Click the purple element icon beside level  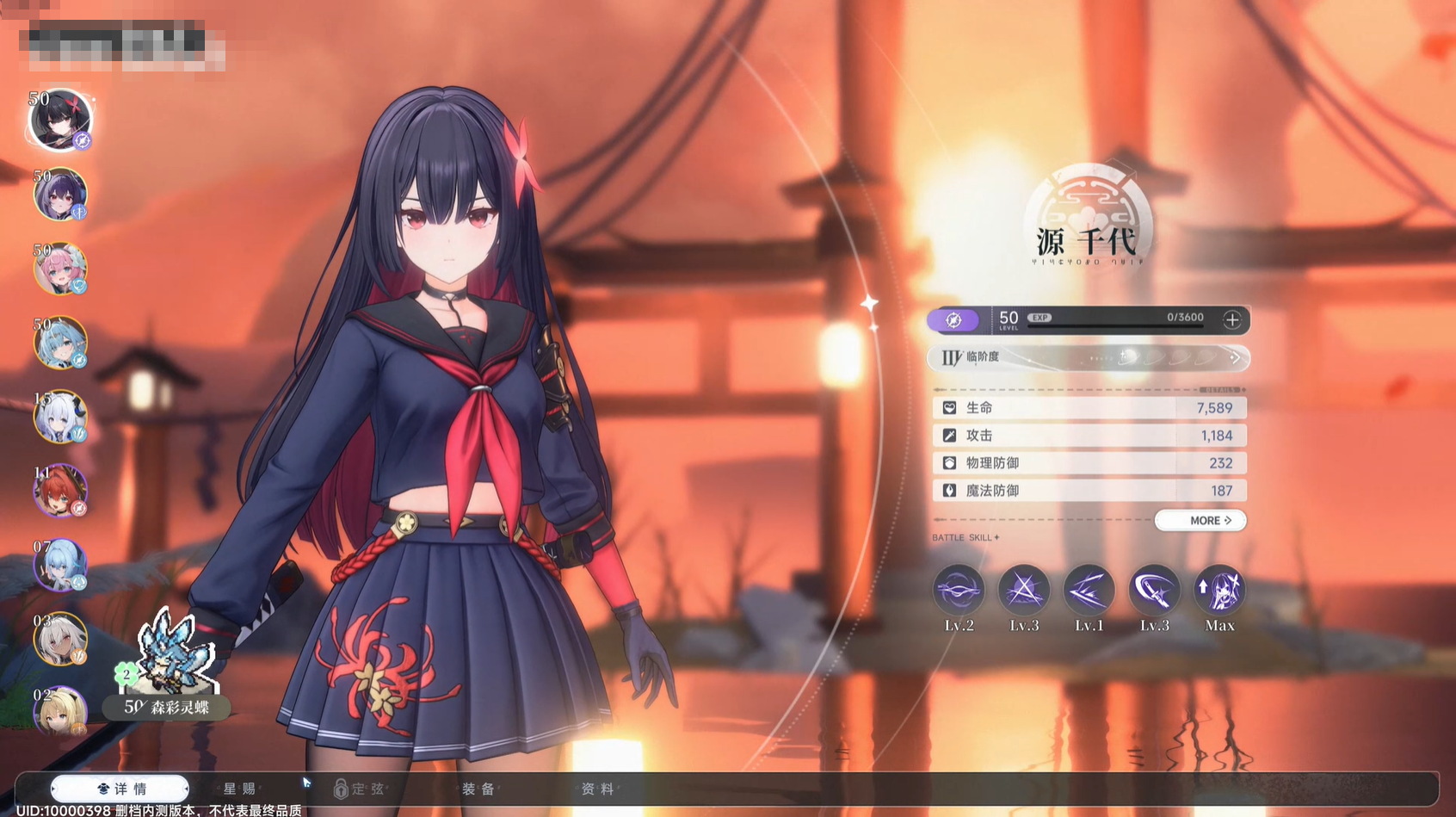pyautogui.click(x=953, y=320)
